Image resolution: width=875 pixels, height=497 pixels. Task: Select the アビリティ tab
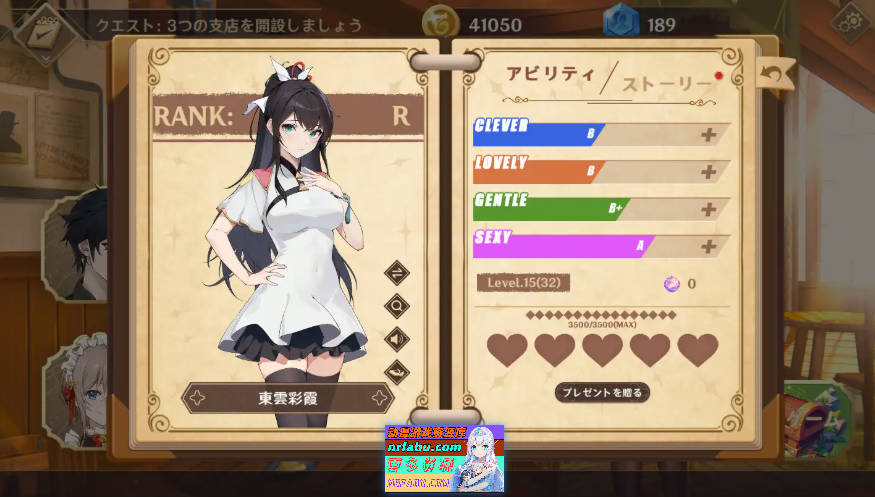[549, 74]
